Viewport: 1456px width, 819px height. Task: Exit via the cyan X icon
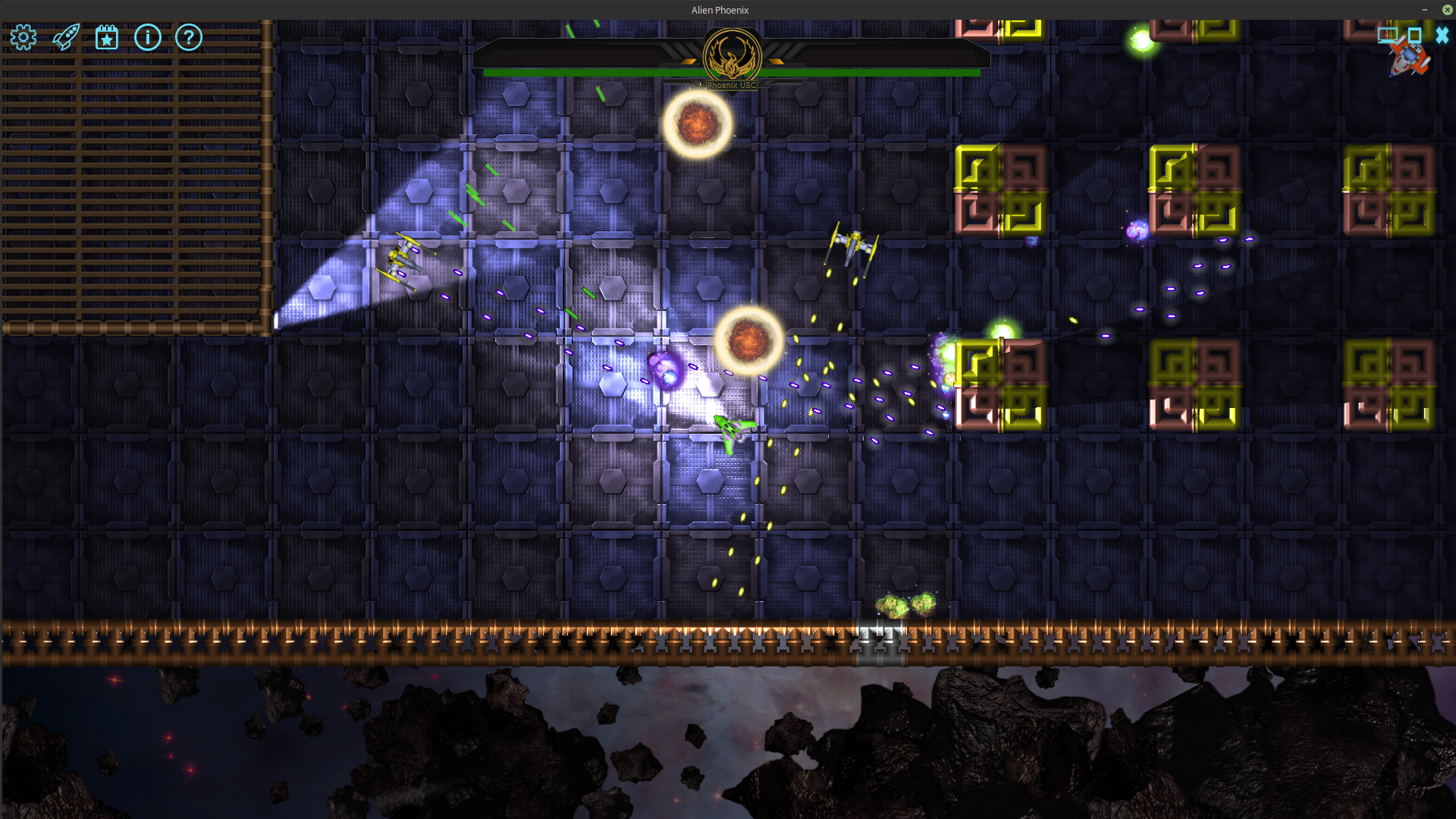click(x=1442, y=35)
